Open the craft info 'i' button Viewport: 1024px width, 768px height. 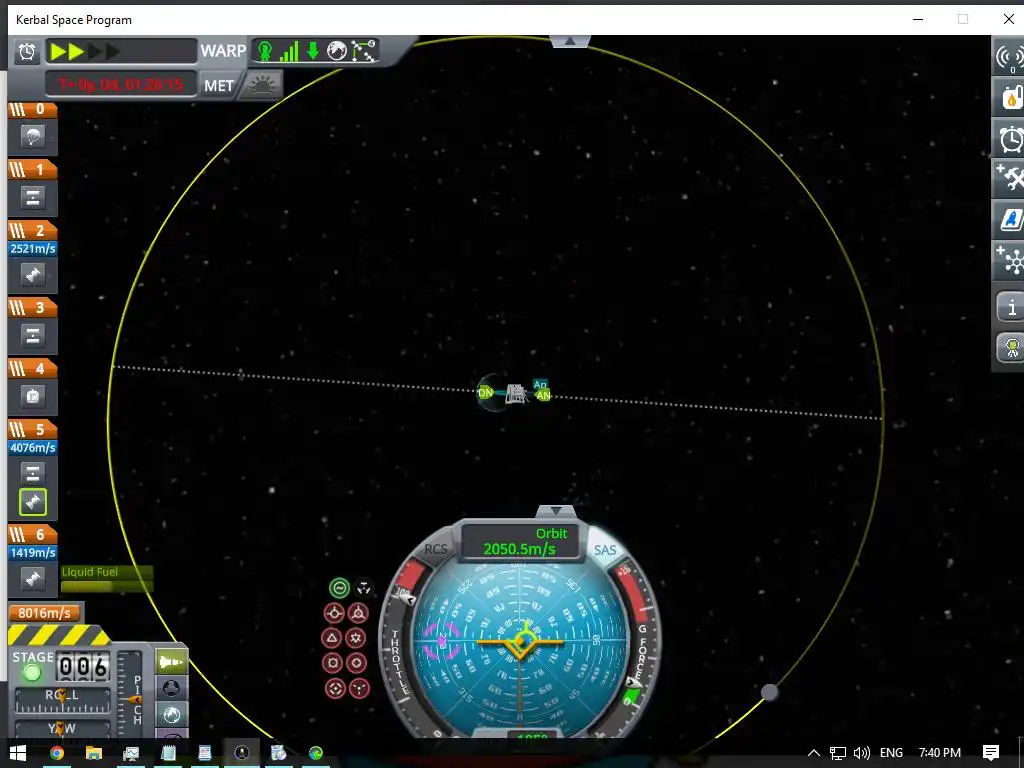click(x=1010, y=308)
